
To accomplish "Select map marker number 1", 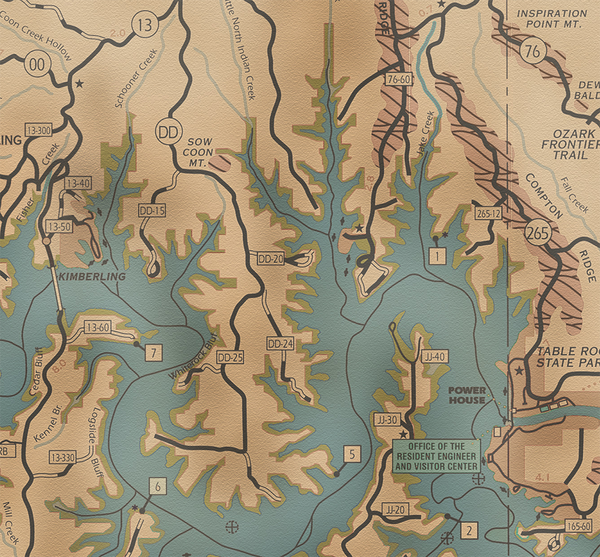I will coord(436,255).
